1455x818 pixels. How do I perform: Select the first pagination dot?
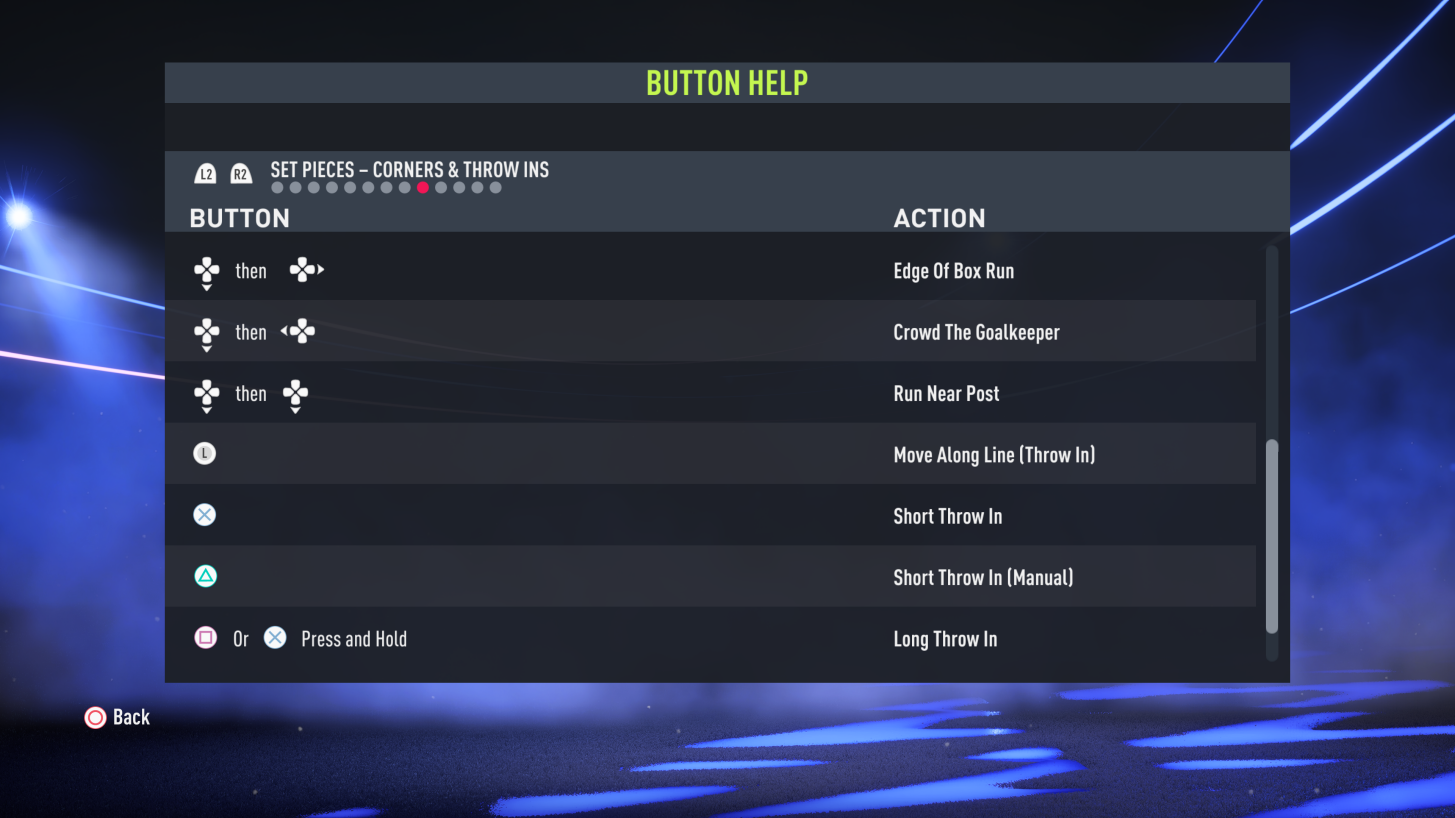276,187
